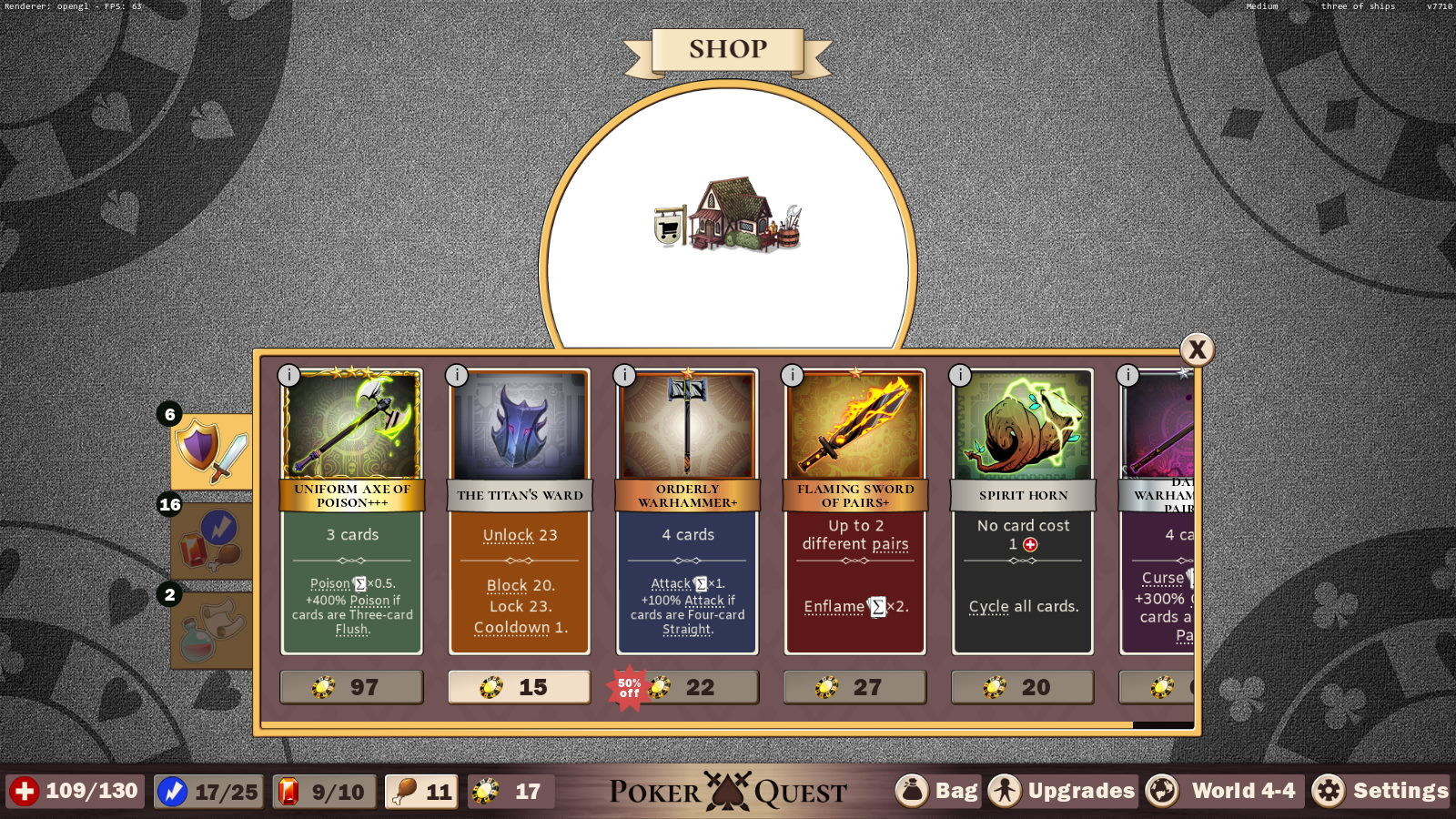1456x819 pixels.
Task: Open the Dark Warhammer info panel
Action: [x=1127, y=375]
